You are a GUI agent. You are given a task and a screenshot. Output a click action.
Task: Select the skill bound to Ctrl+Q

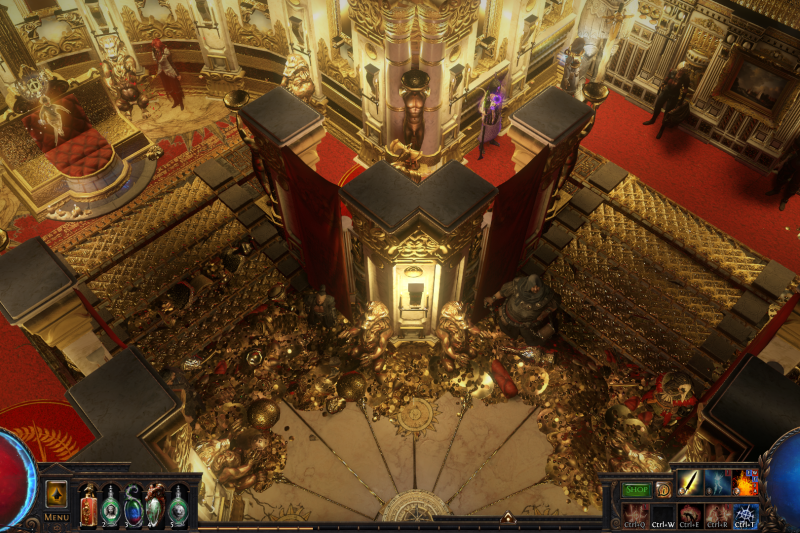coord(636,514)
